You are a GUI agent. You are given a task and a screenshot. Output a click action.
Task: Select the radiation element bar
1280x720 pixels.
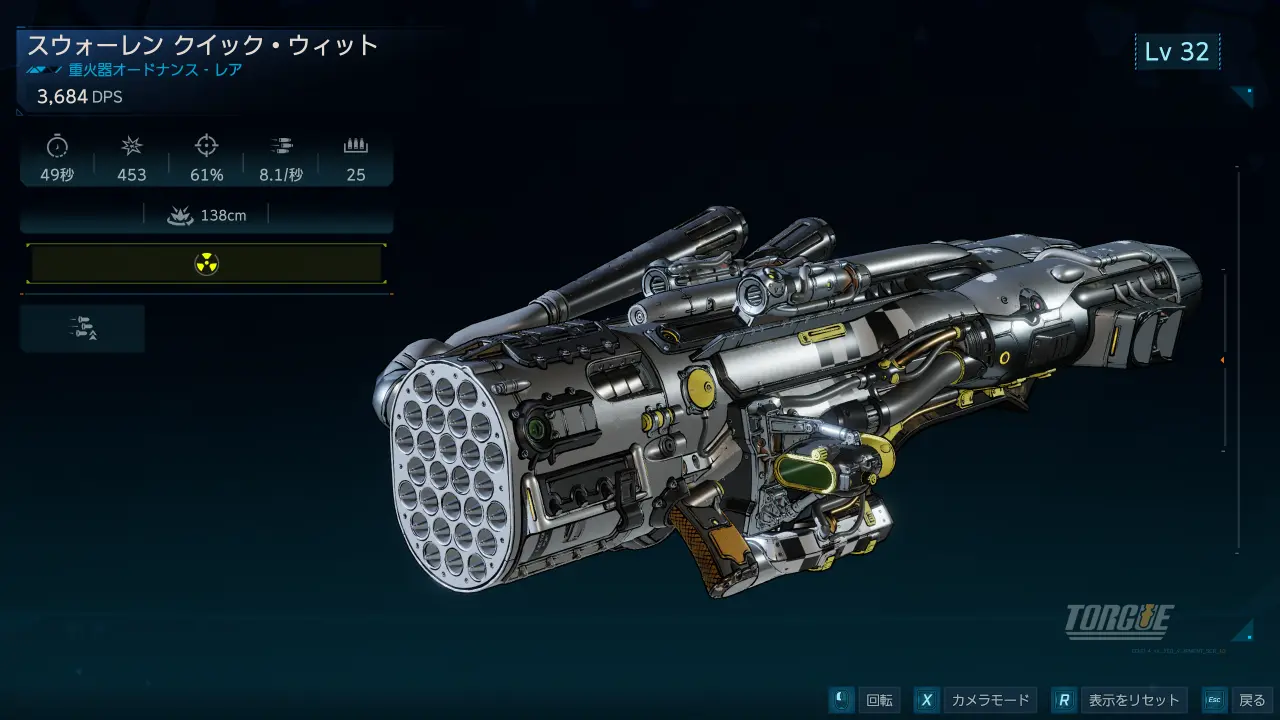point(206,264)
